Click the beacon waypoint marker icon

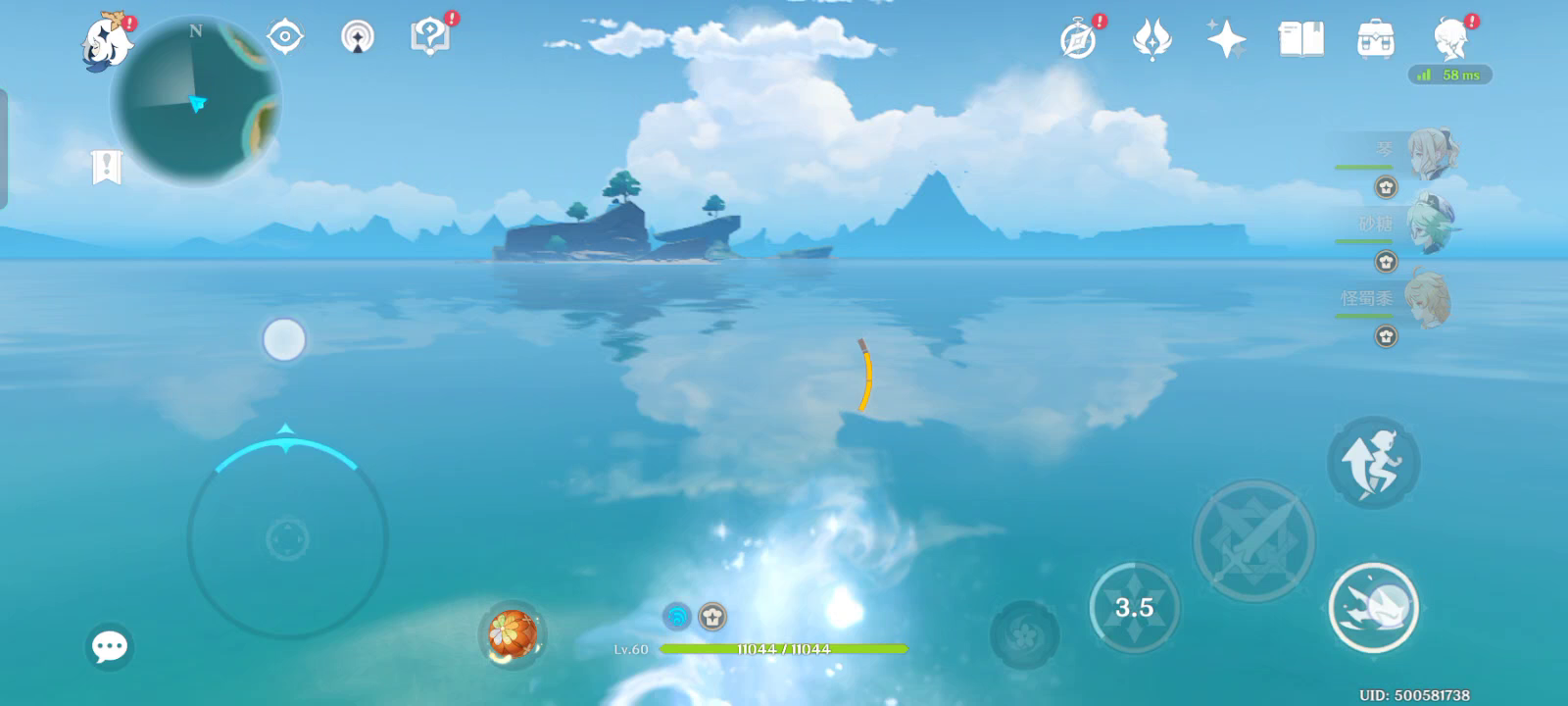[x=357, y=37]
